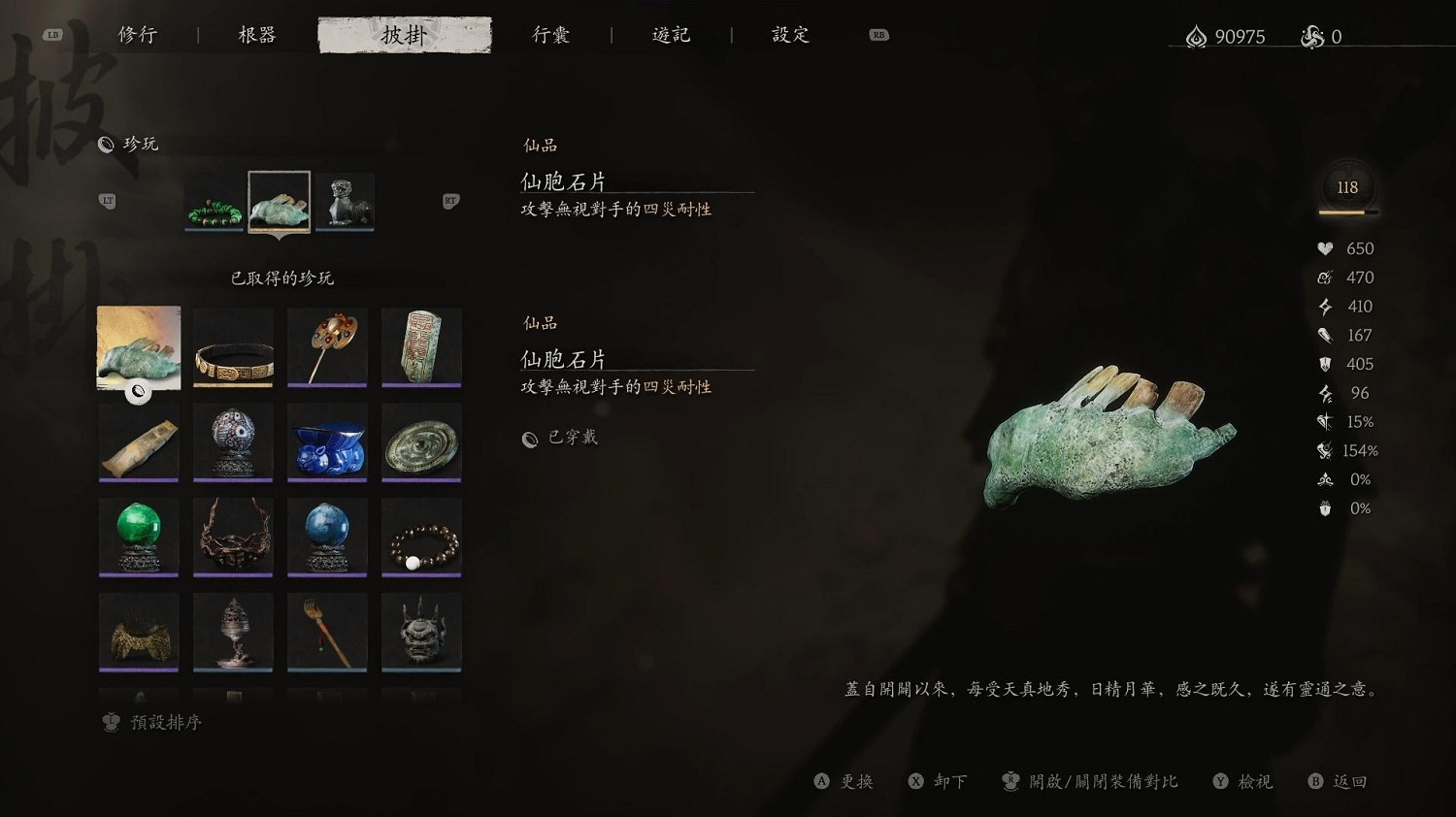This screenshot has width=1456, height=817.
Task: Click the lightning mana stat icon showing 410
Action: click(x=1325, y=306)
